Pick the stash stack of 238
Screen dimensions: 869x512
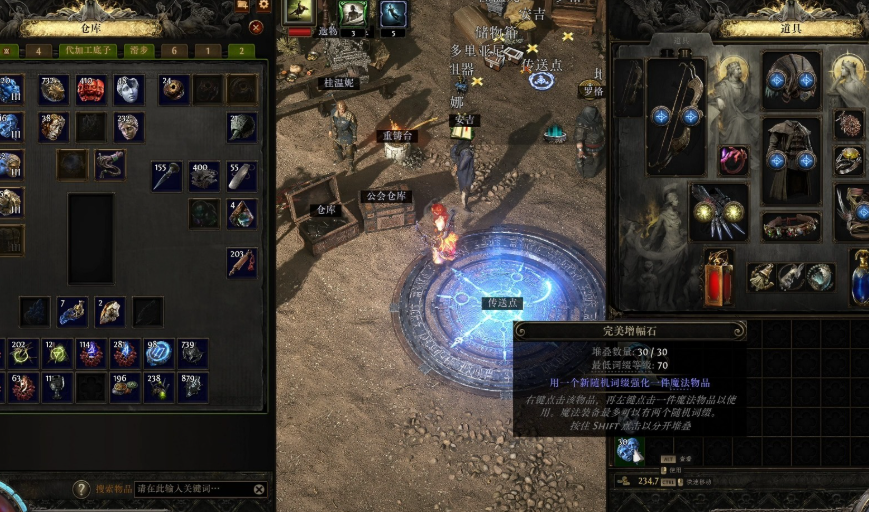[159, 387]
